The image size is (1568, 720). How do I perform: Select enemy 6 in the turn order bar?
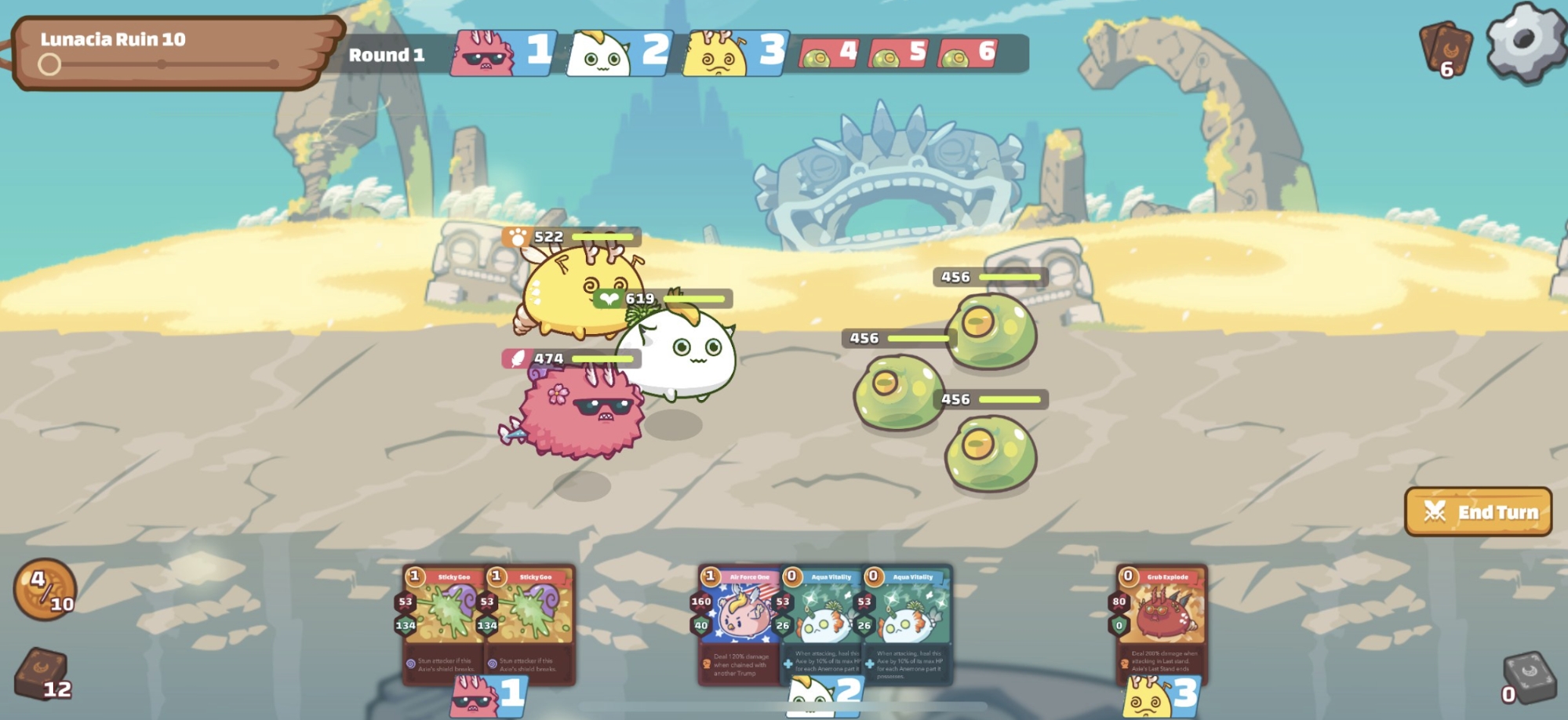pos(968,53)
